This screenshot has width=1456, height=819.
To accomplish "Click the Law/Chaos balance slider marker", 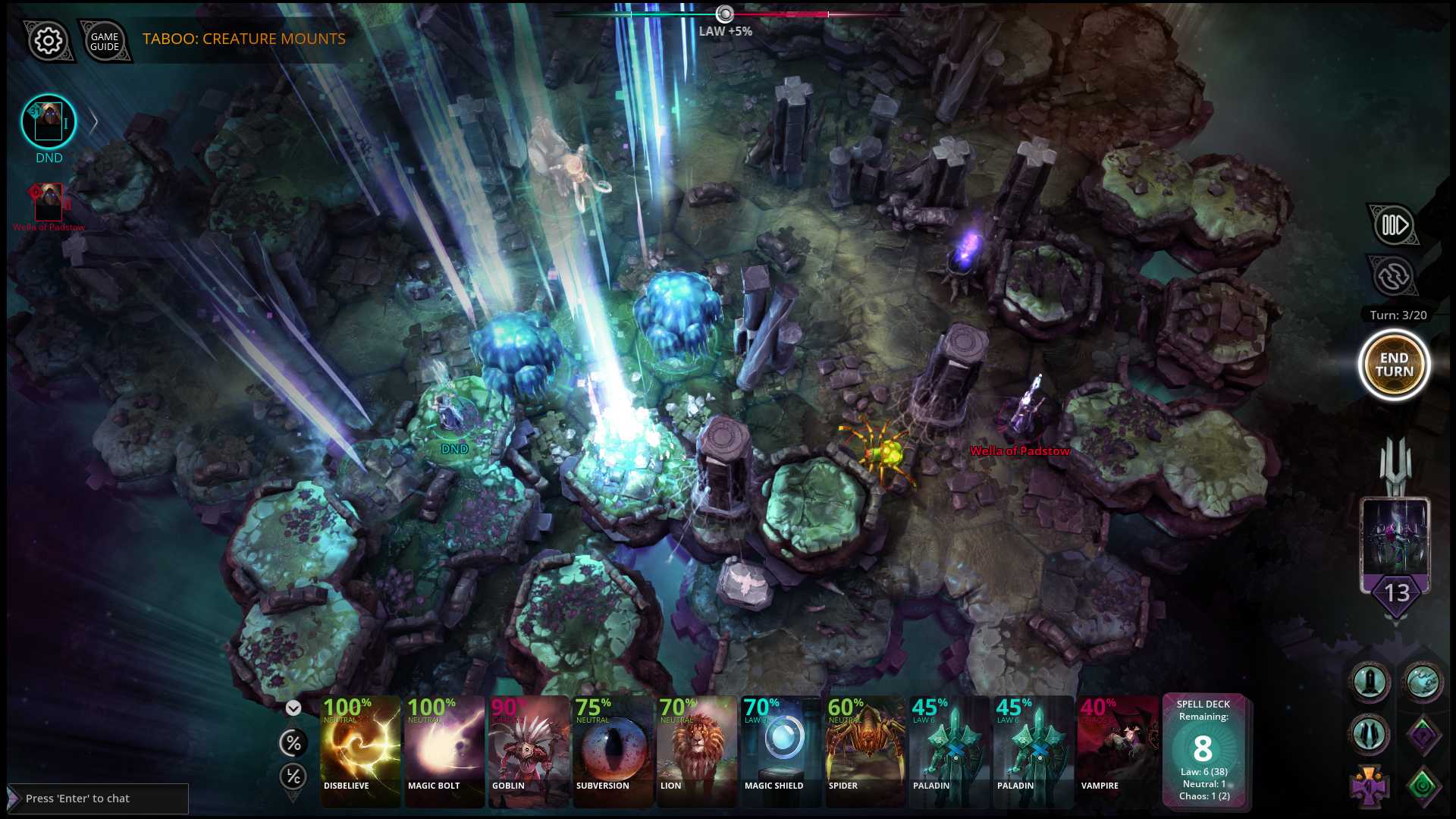I will (x=724, y=13).
